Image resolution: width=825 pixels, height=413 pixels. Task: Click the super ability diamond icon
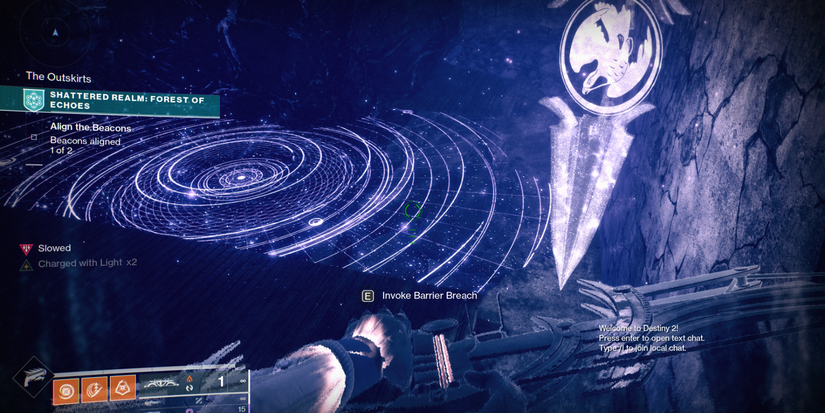click(30, 379)
